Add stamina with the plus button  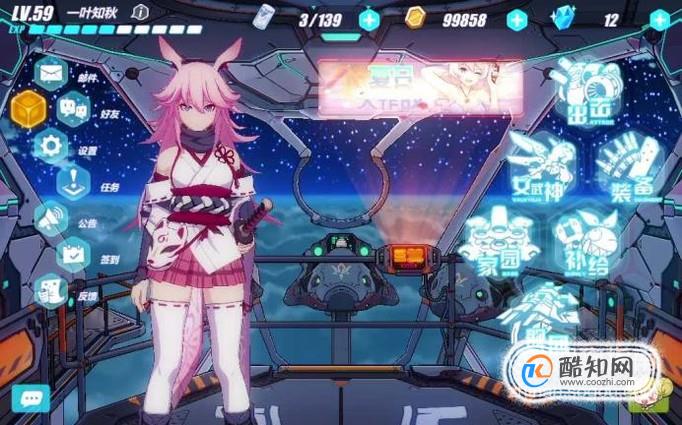point(369,19)
